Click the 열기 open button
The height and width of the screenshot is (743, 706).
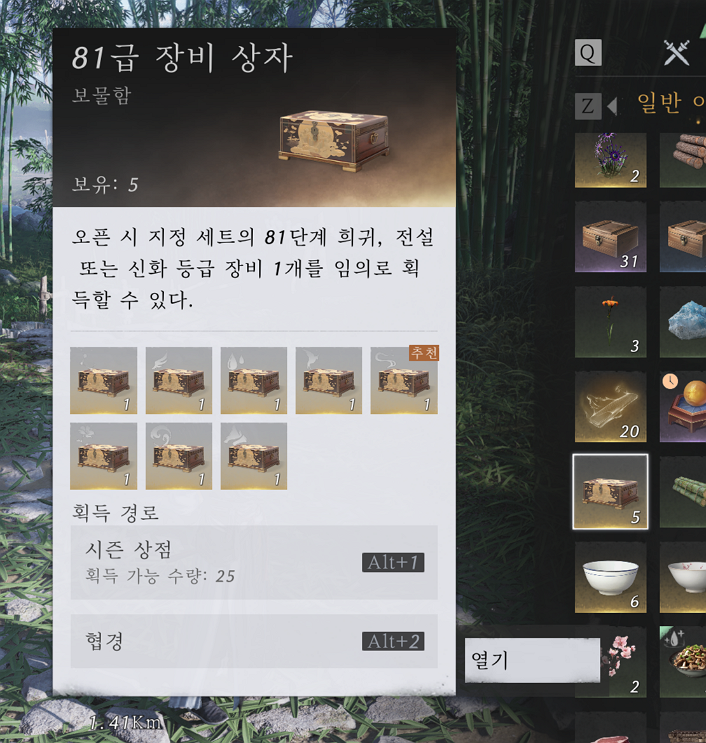point(532,661)
